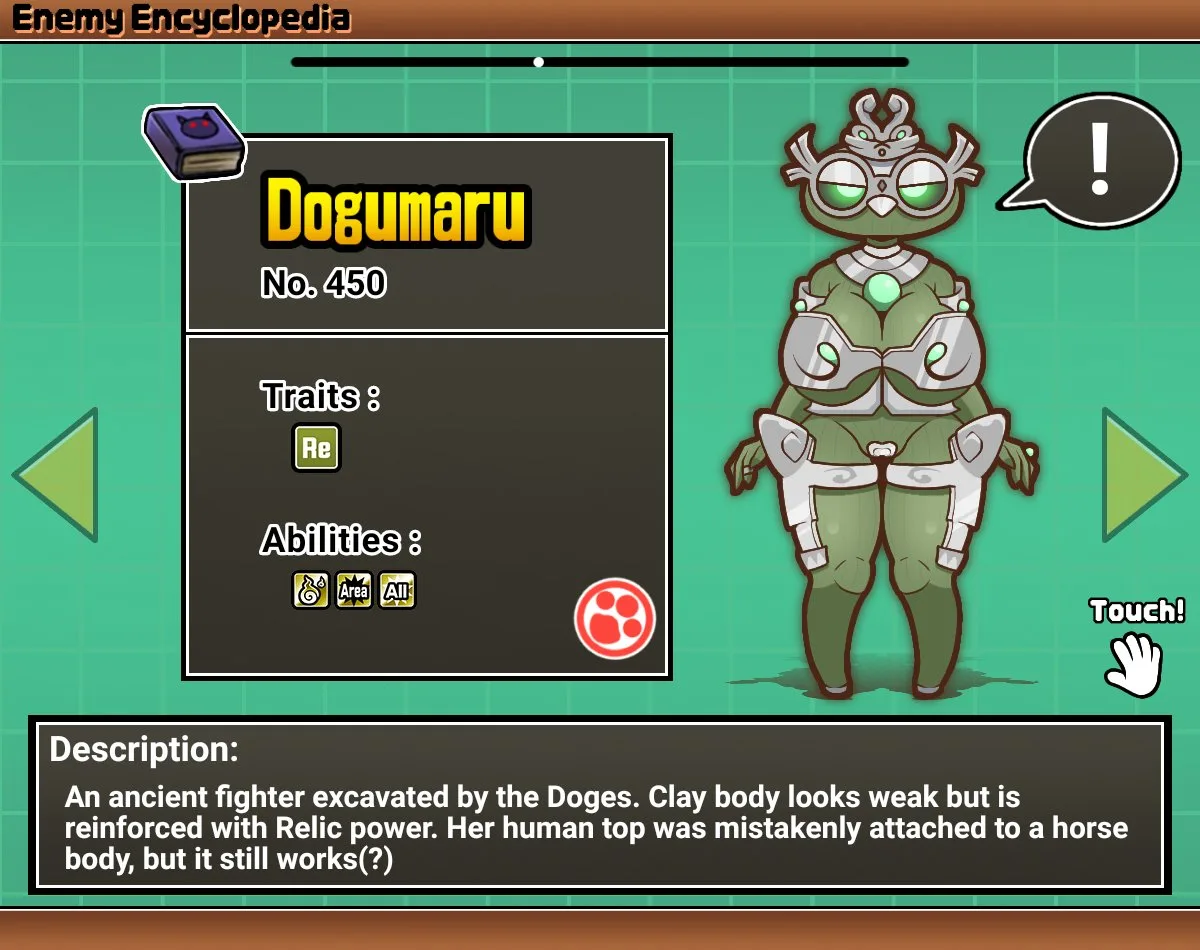Go to the previous enemy with left arrow
Screen dimensions: 1200x950
pos(58,475)
